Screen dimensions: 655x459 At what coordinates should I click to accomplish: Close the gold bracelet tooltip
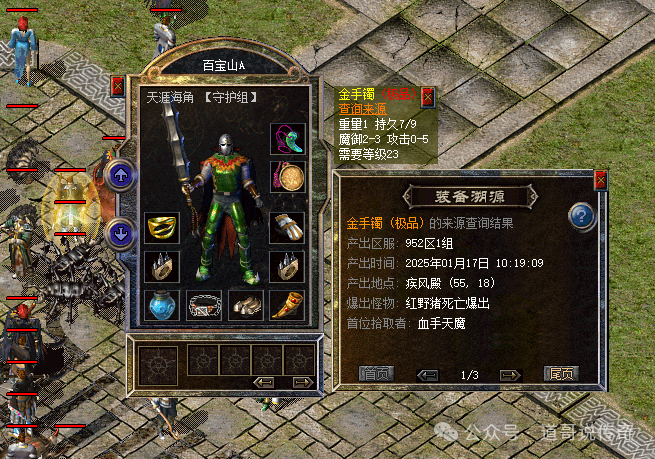(428, 96)
